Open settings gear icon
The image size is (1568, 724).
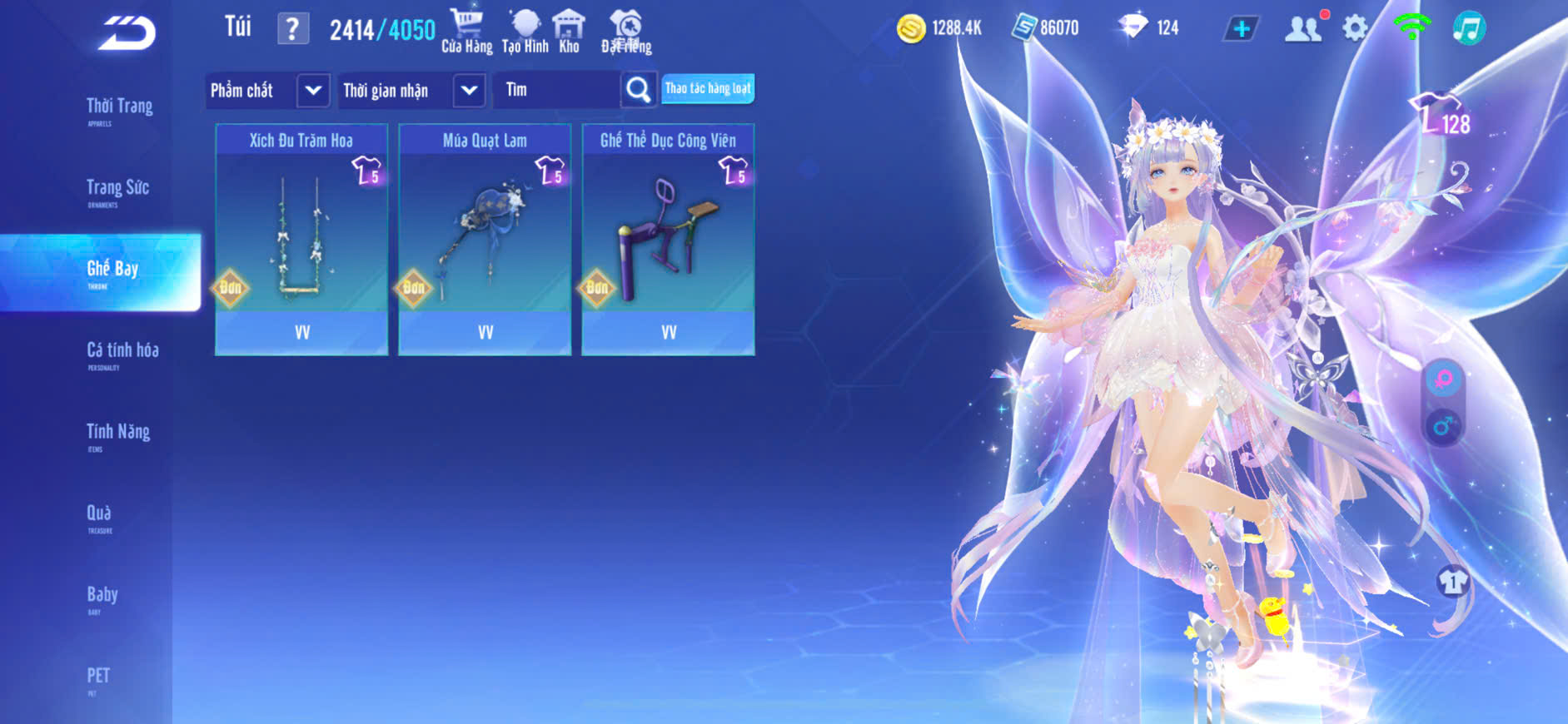(x=1355, y=29)
